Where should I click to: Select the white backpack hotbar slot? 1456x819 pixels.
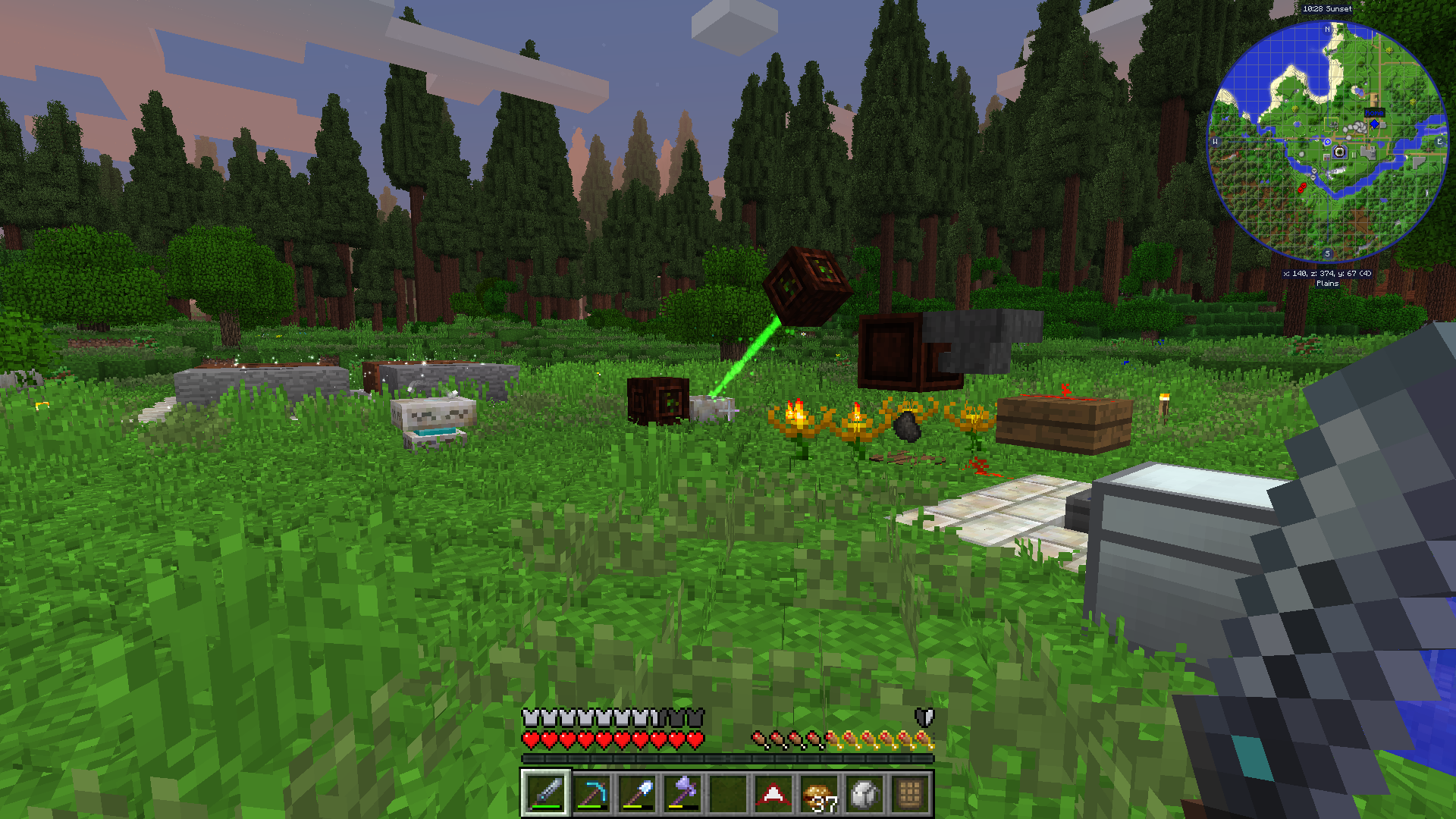pyautogui.click(x=864, y=793)
